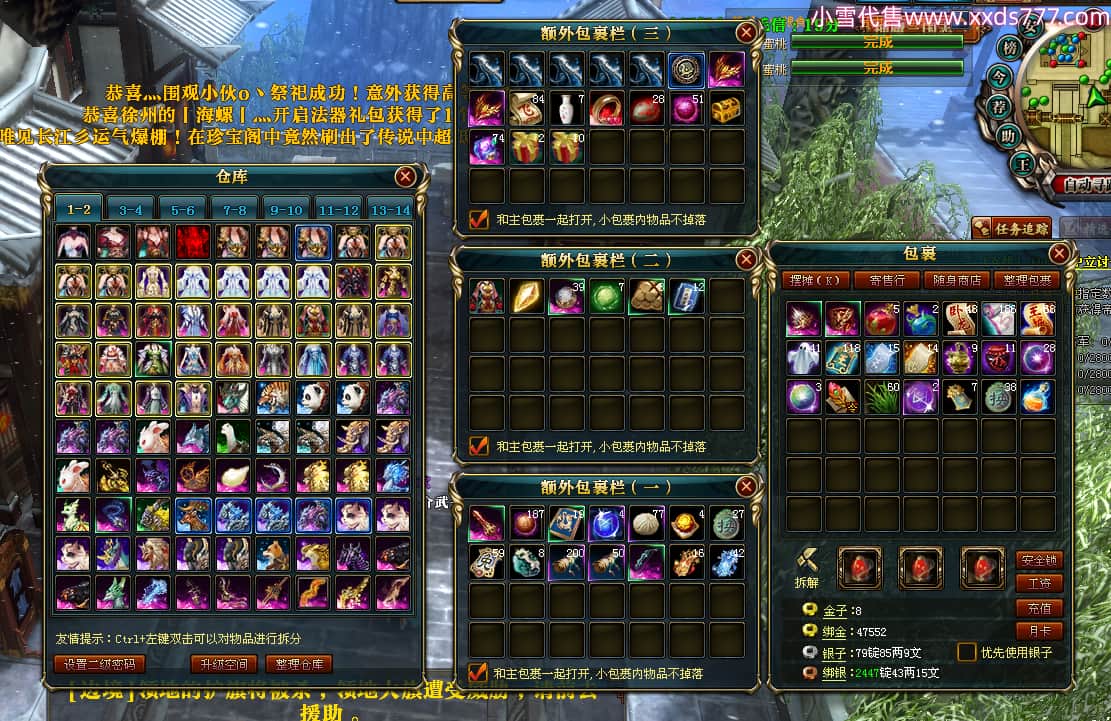1111x721 pixels.
Task: Close the 仓库 warehouse window
Action: tap(405, 177)
